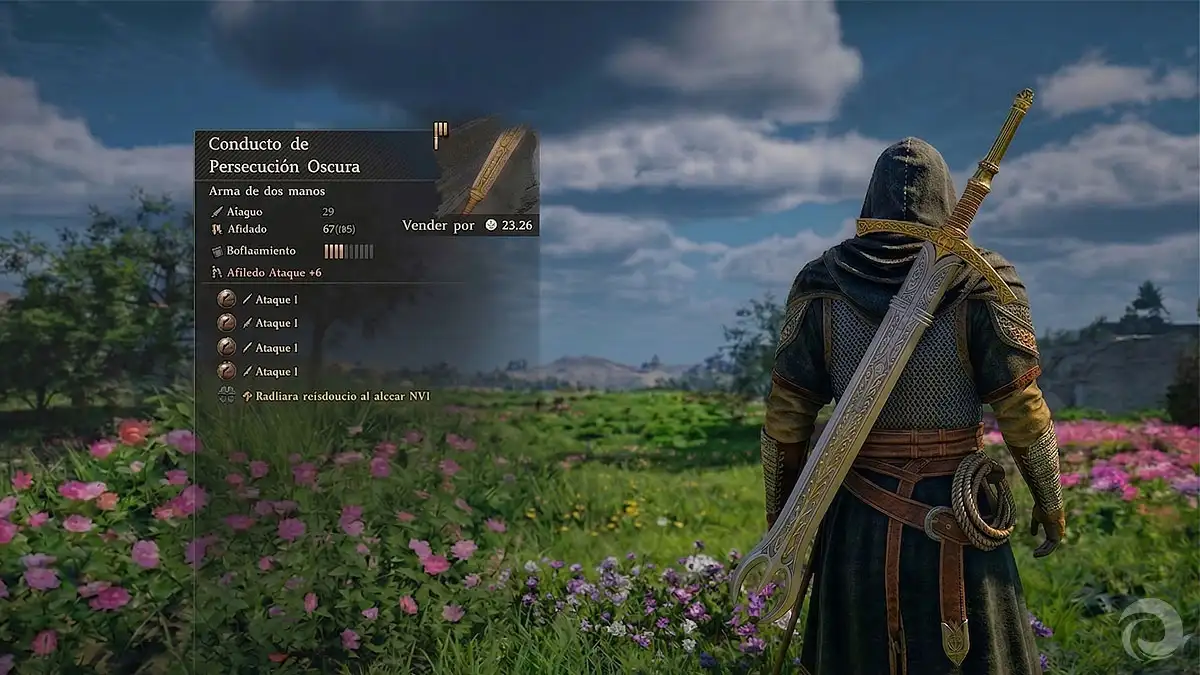Select the Afiledo Ataque +6 bonus row
The width and height of the screenshot is (1200, 675).
(267, 272)
